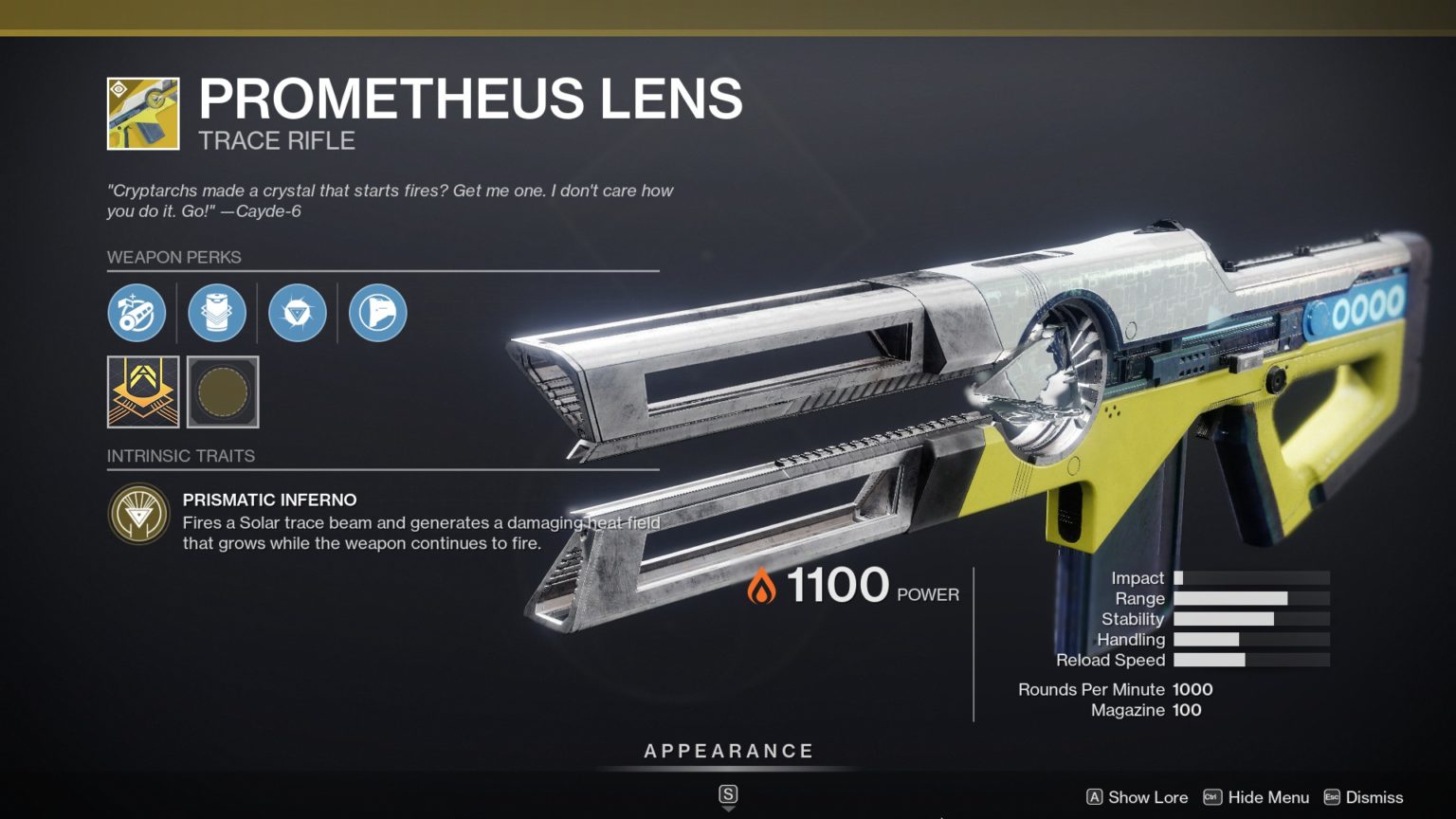Select the battery perk icon
Image resolution: width=1456 pixels, height=819 pixels.
(217, 313)
